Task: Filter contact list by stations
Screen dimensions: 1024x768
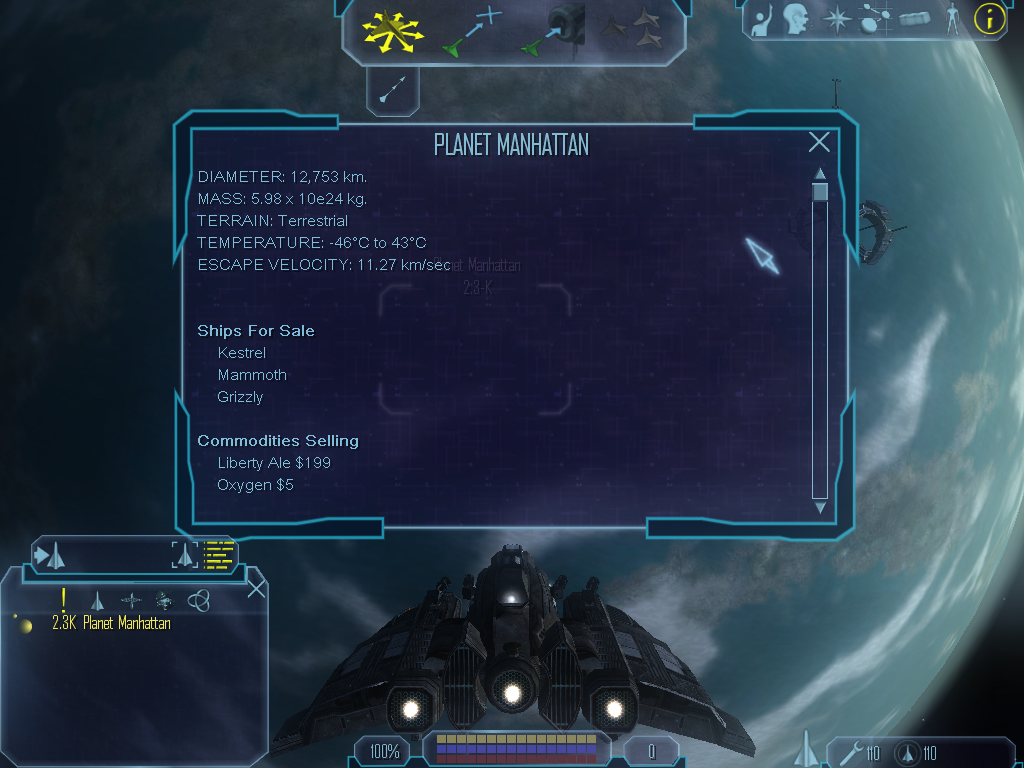Action: click(x=132, y=600)
